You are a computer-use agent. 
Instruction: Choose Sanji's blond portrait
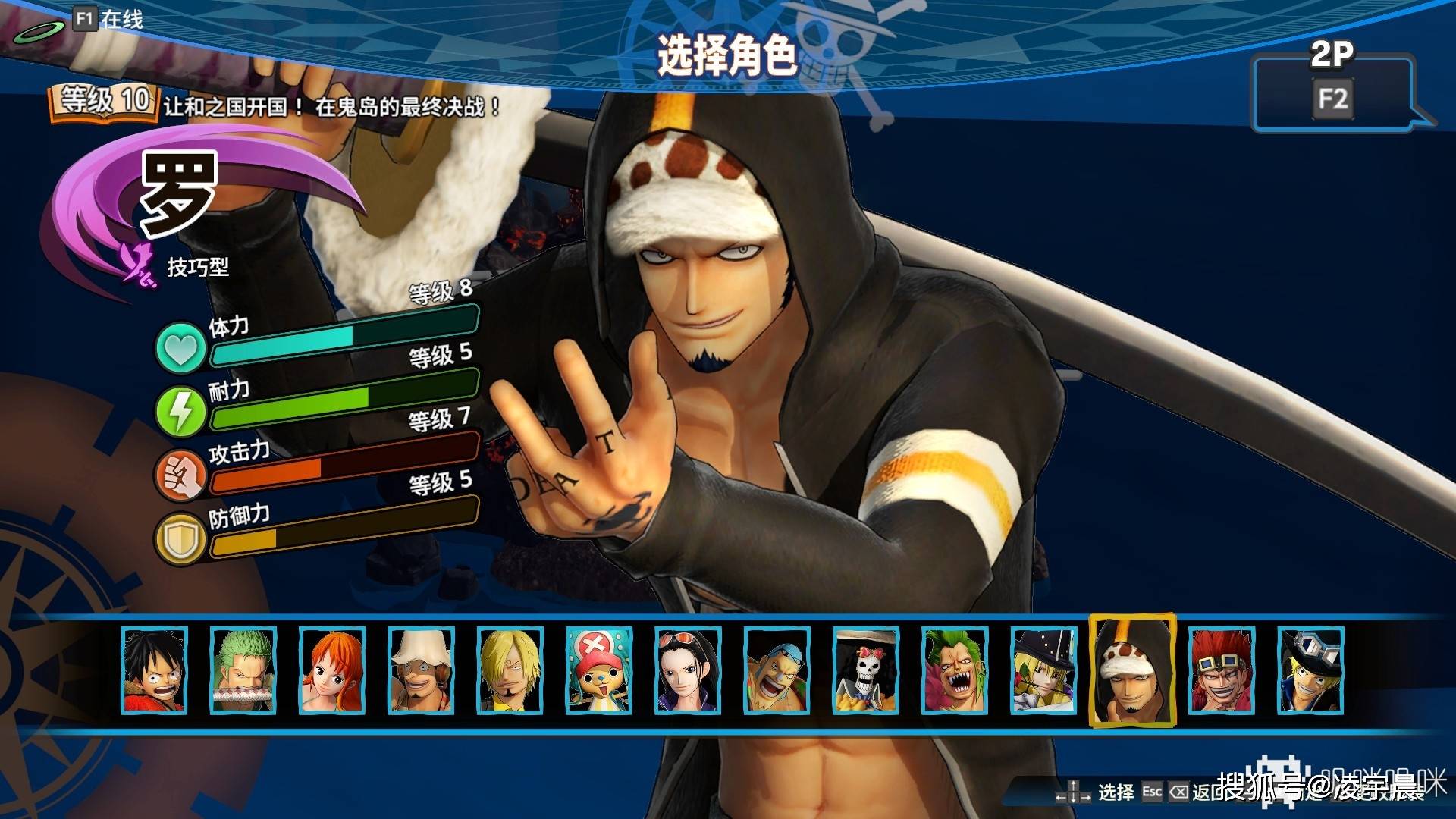click(x=510, y=670)
